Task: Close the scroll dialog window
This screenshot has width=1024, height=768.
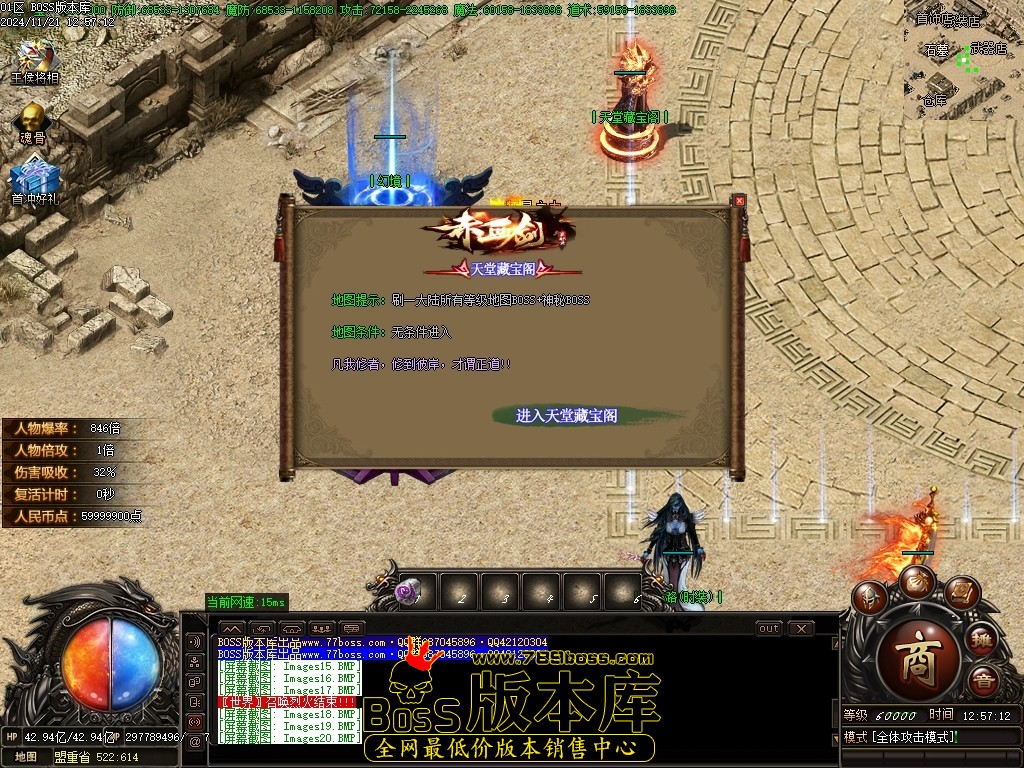Action: coord(739,201)
